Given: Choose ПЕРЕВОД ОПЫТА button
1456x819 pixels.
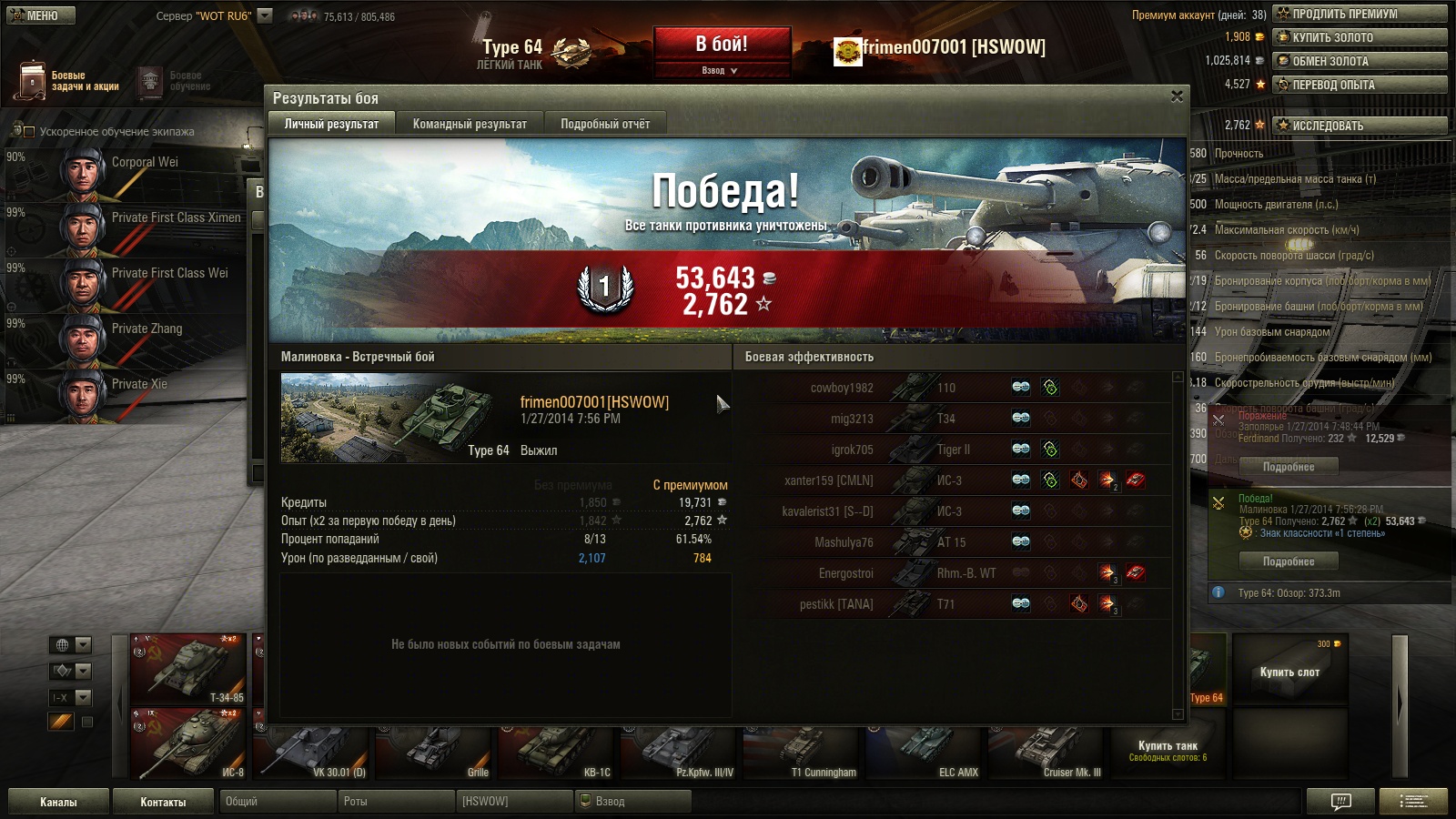Looking at the screenshot, I should (x=1360, y=85).
